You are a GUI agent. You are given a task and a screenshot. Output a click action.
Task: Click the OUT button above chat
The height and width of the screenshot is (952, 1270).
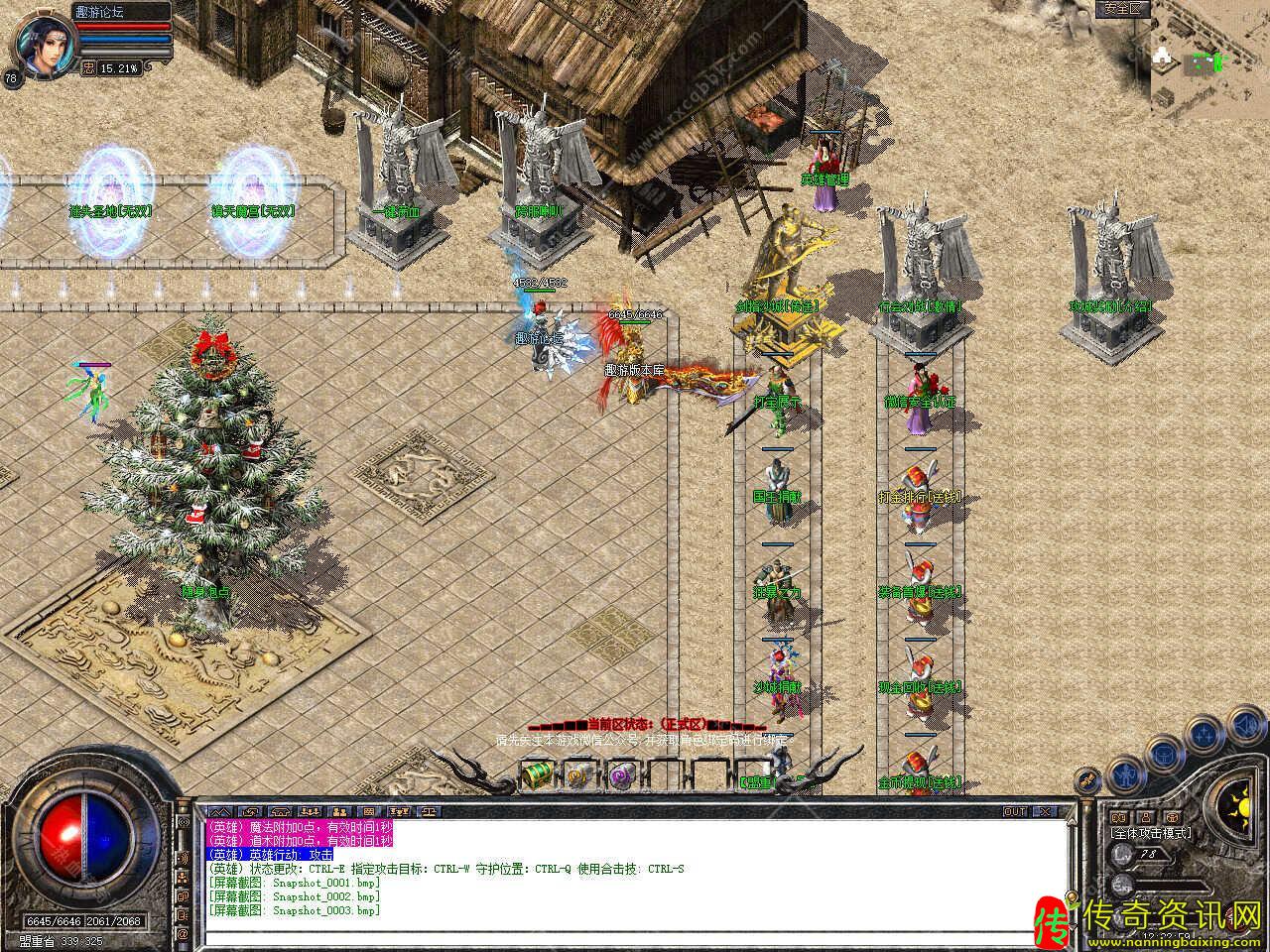point(1015,811)
